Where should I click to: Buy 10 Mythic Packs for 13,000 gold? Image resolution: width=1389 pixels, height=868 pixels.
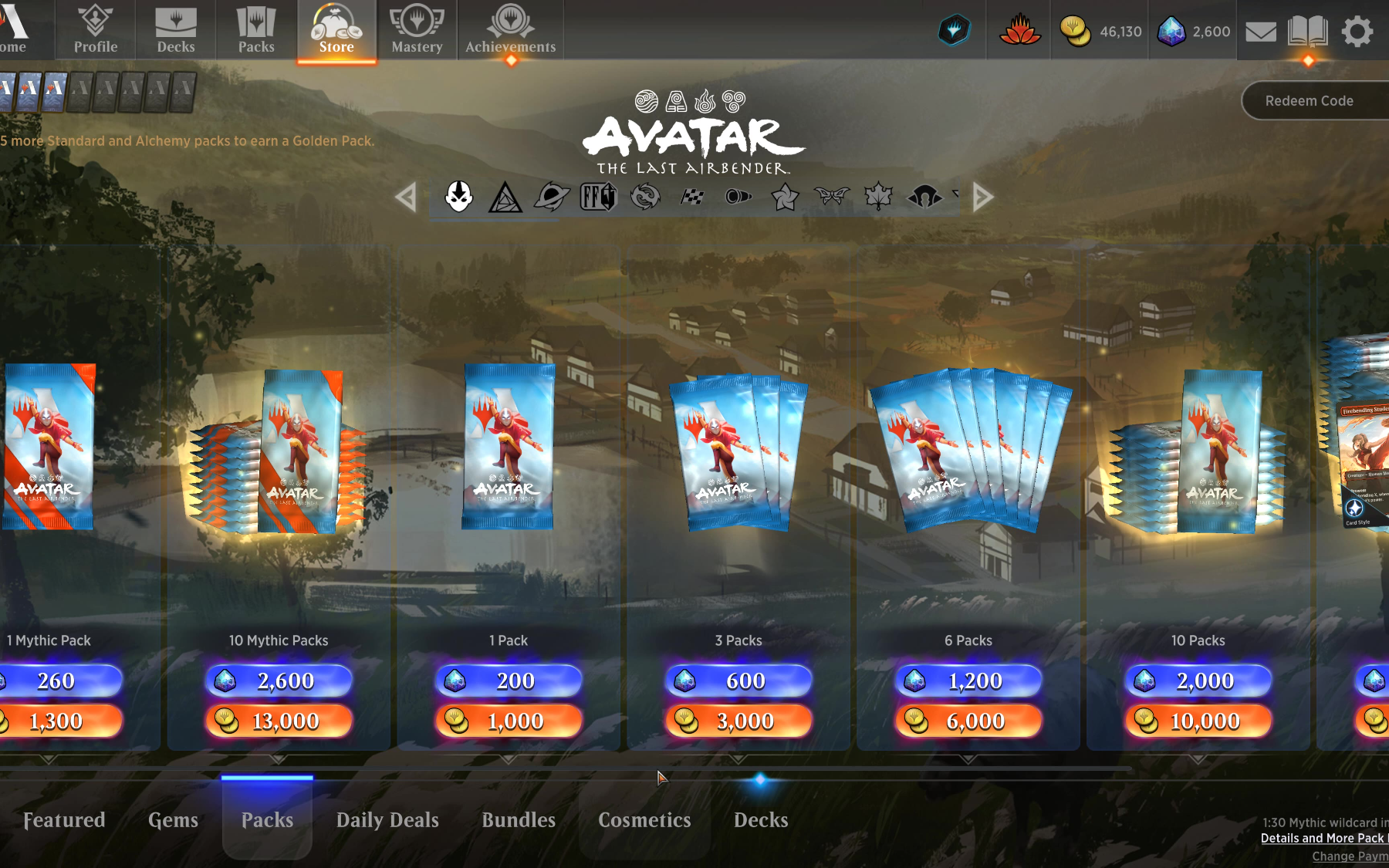[279, 721]
